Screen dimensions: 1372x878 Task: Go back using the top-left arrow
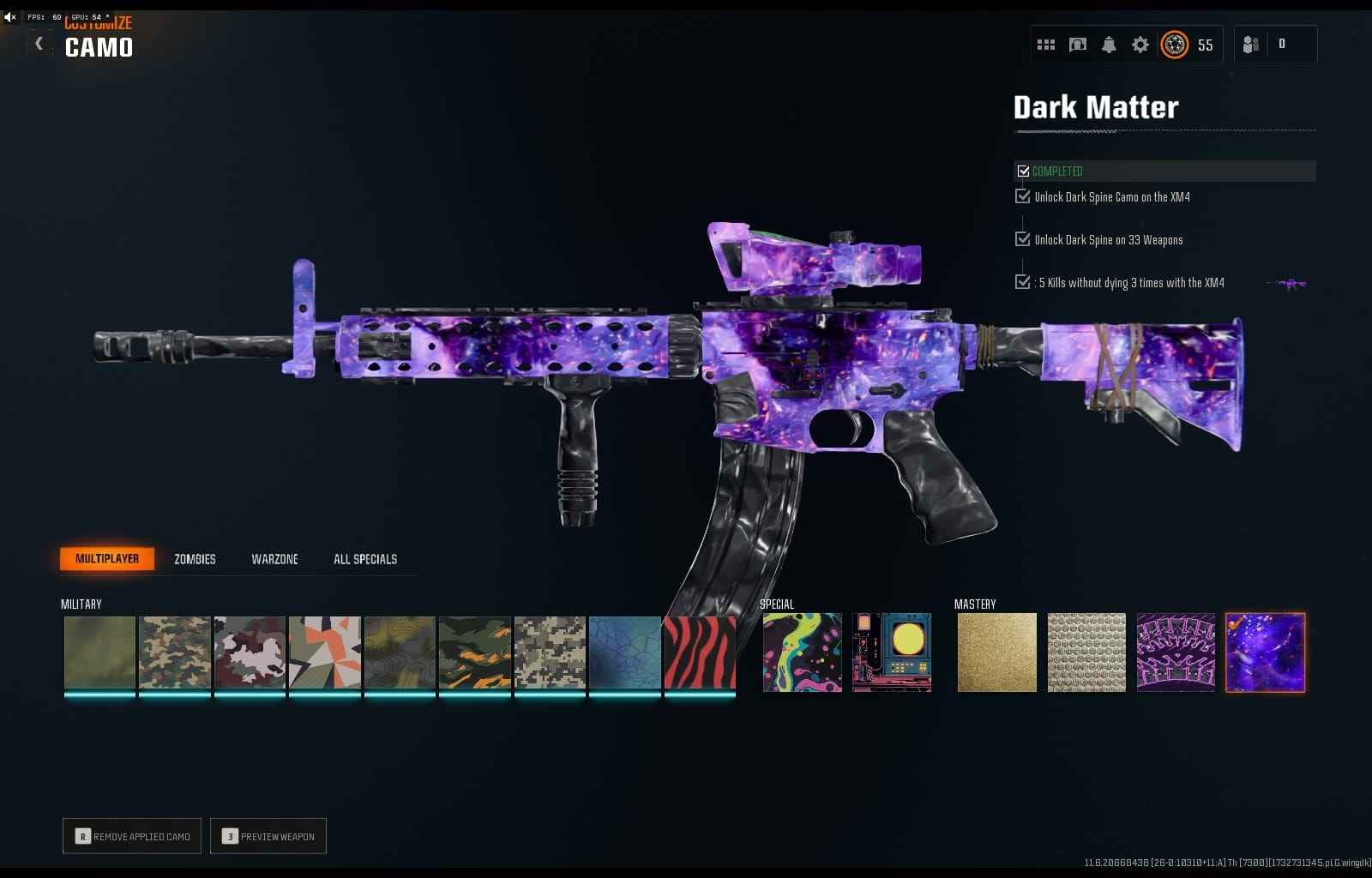pyautogui.click(x=39, y=43)
